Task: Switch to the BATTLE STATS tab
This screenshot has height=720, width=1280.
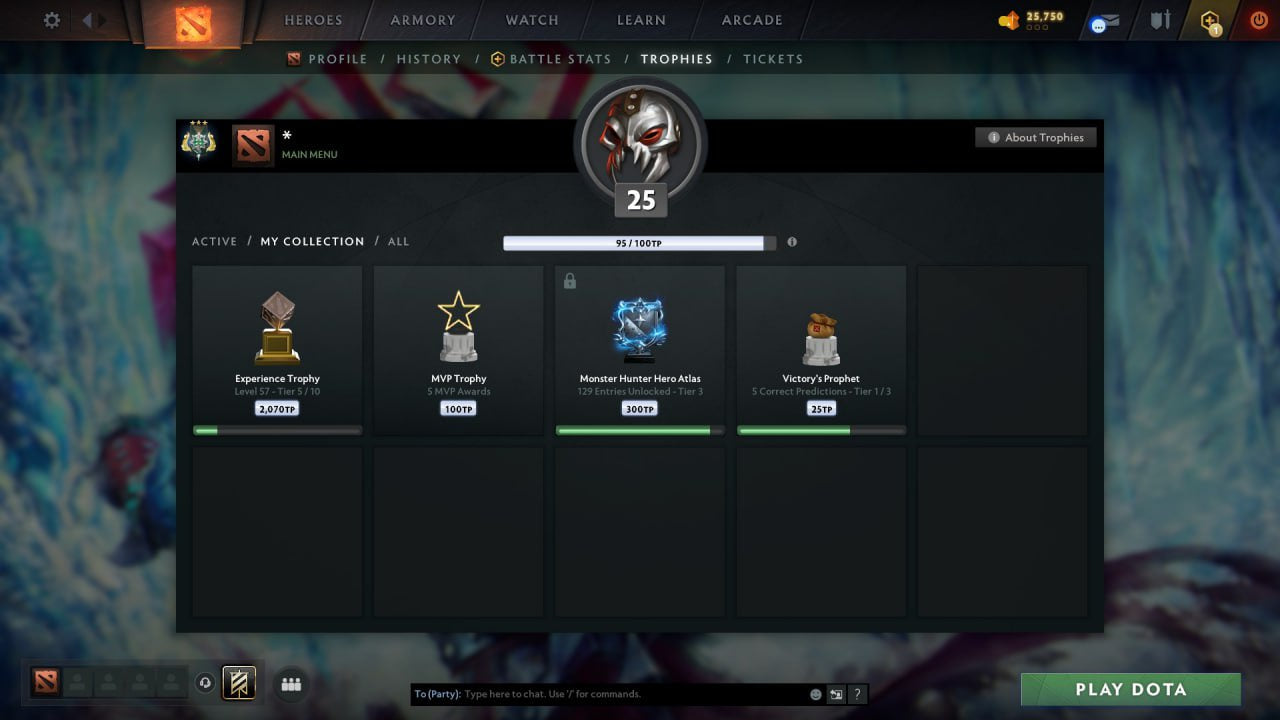Action: tap(558, 59)
